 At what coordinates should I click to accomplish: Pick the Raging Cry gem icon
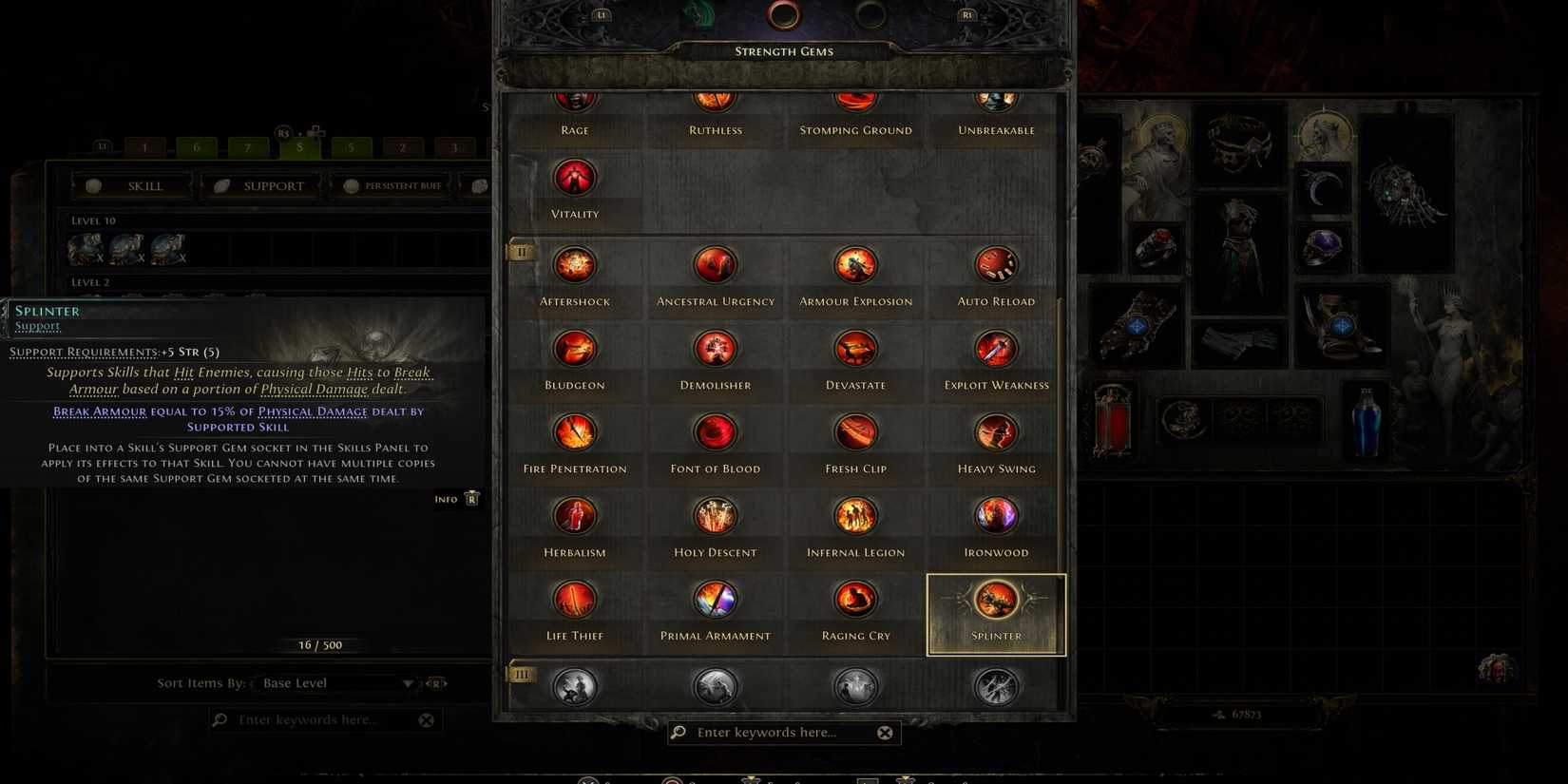tap(854, 600)
